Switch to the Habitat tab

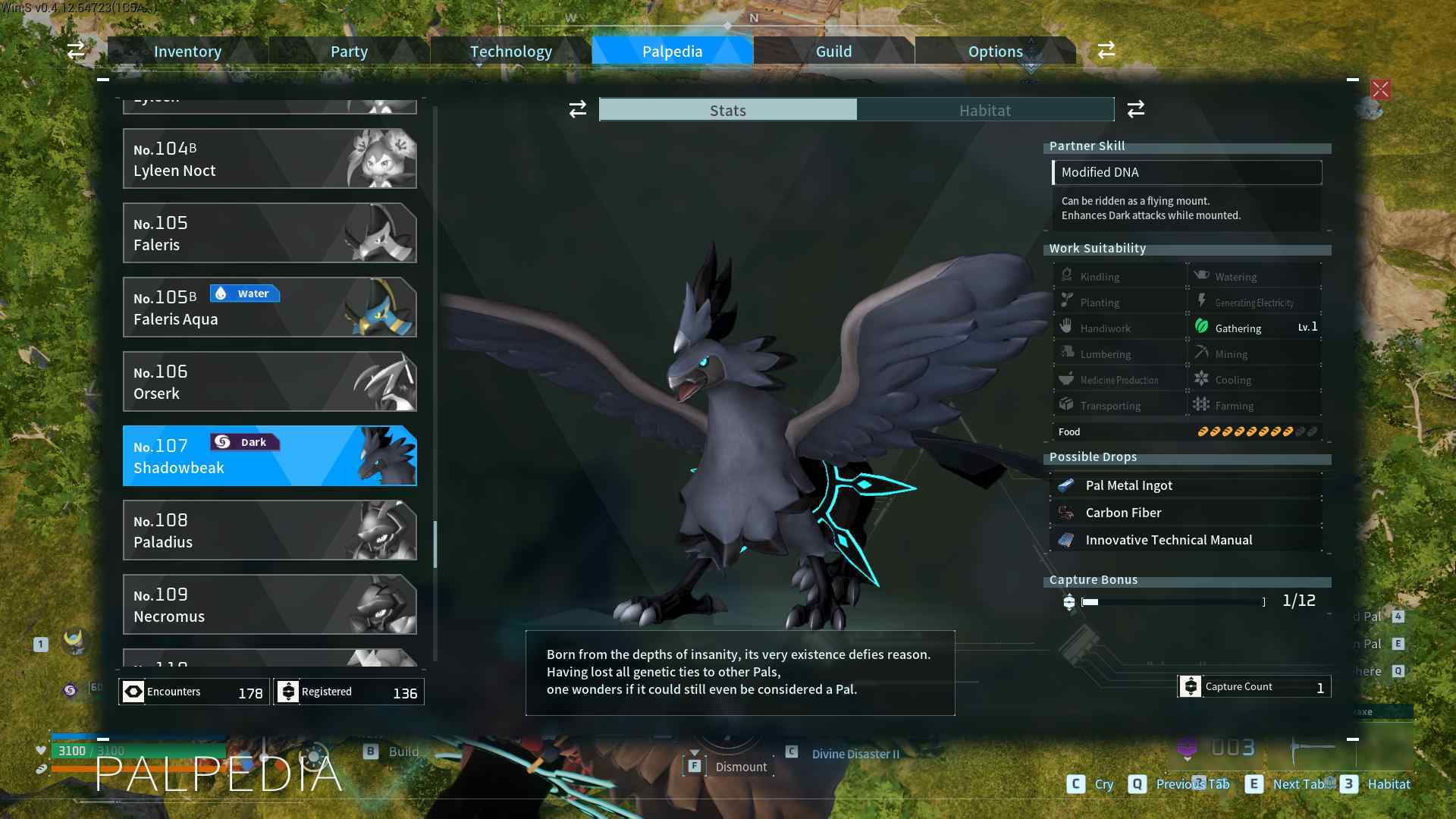point(984,110)
